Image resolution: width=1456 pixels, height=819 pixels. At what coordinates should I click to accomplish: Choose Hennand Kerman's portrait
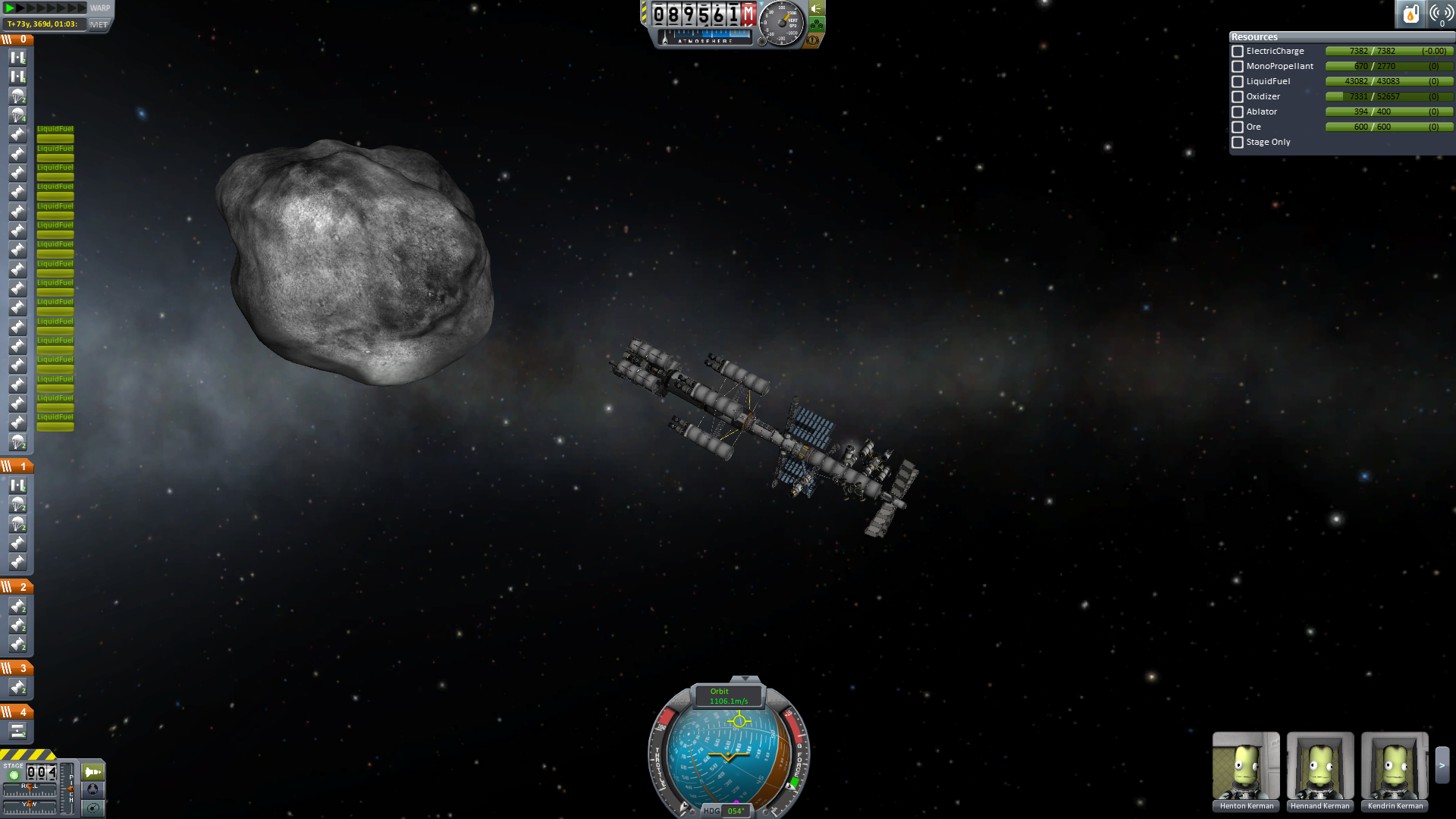point(1320,767)
